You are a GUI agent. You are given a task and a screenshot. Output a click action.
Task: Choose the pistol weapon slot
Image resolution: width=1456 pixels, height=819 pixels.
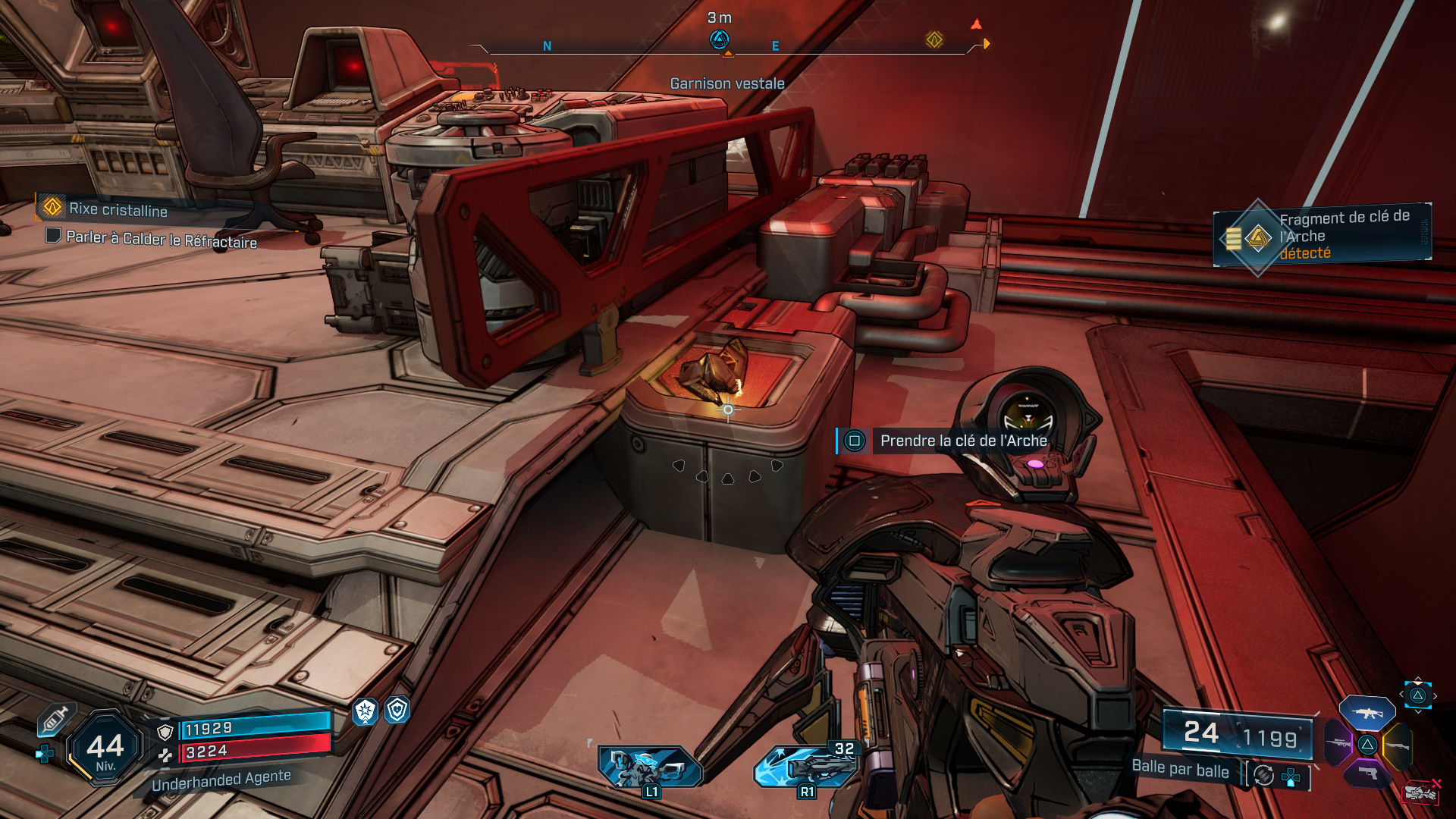pyautogui.click(x=1367, y=773)
